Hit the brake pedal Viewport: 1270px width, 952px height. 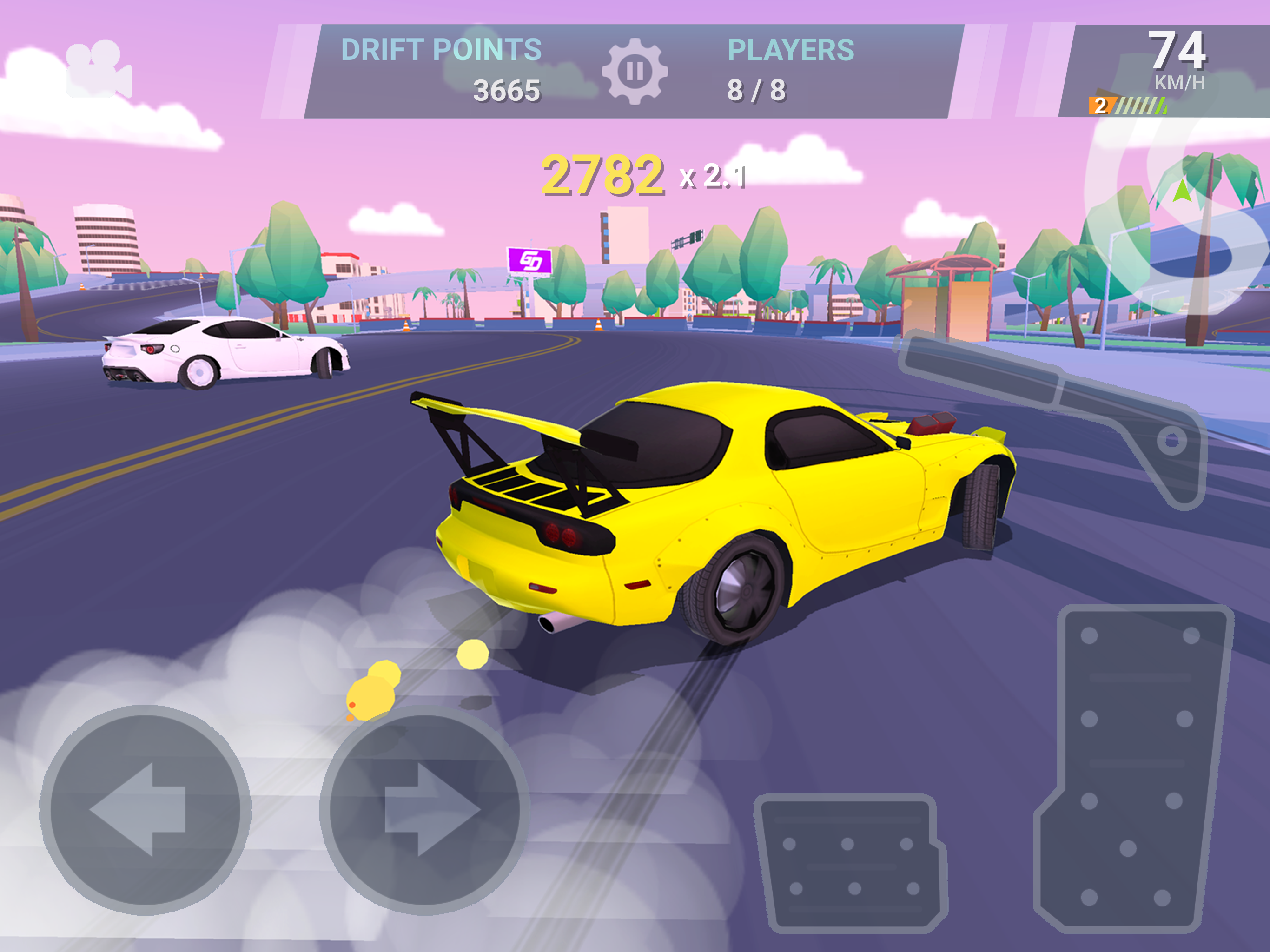point(851,861)
